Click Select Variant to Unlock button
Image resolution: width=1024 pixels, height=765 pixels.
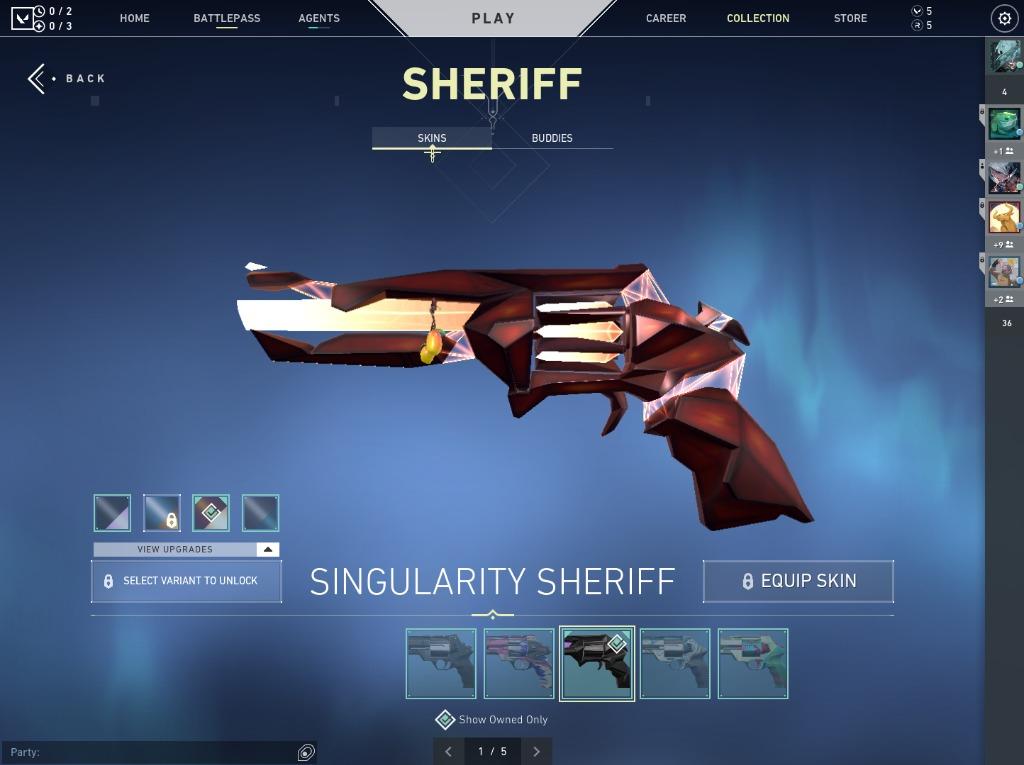tap(186, 581)
